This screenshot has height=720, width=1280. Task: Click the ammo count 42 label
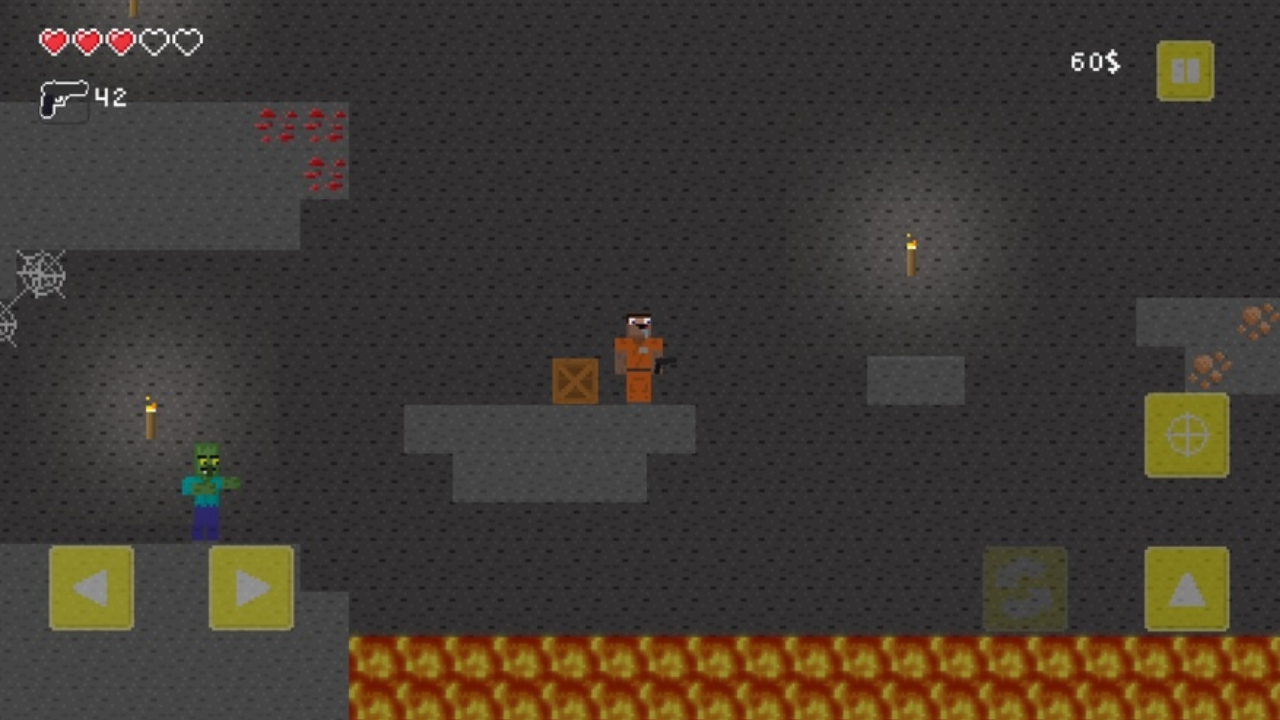pos(110,98)
